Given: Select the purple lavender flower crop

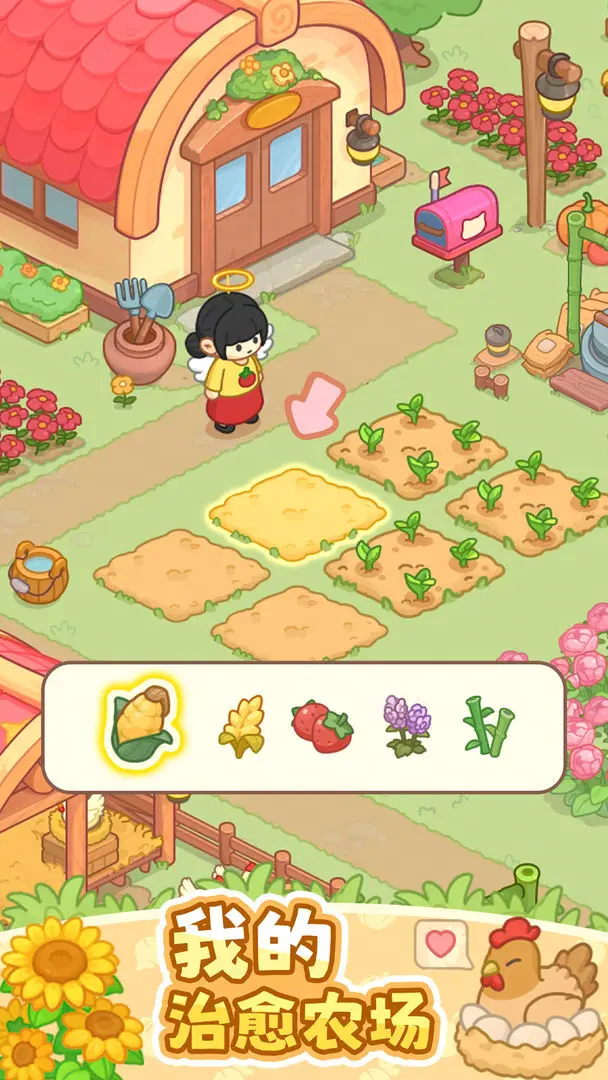Looking at the screenshot, I should 406,725.
